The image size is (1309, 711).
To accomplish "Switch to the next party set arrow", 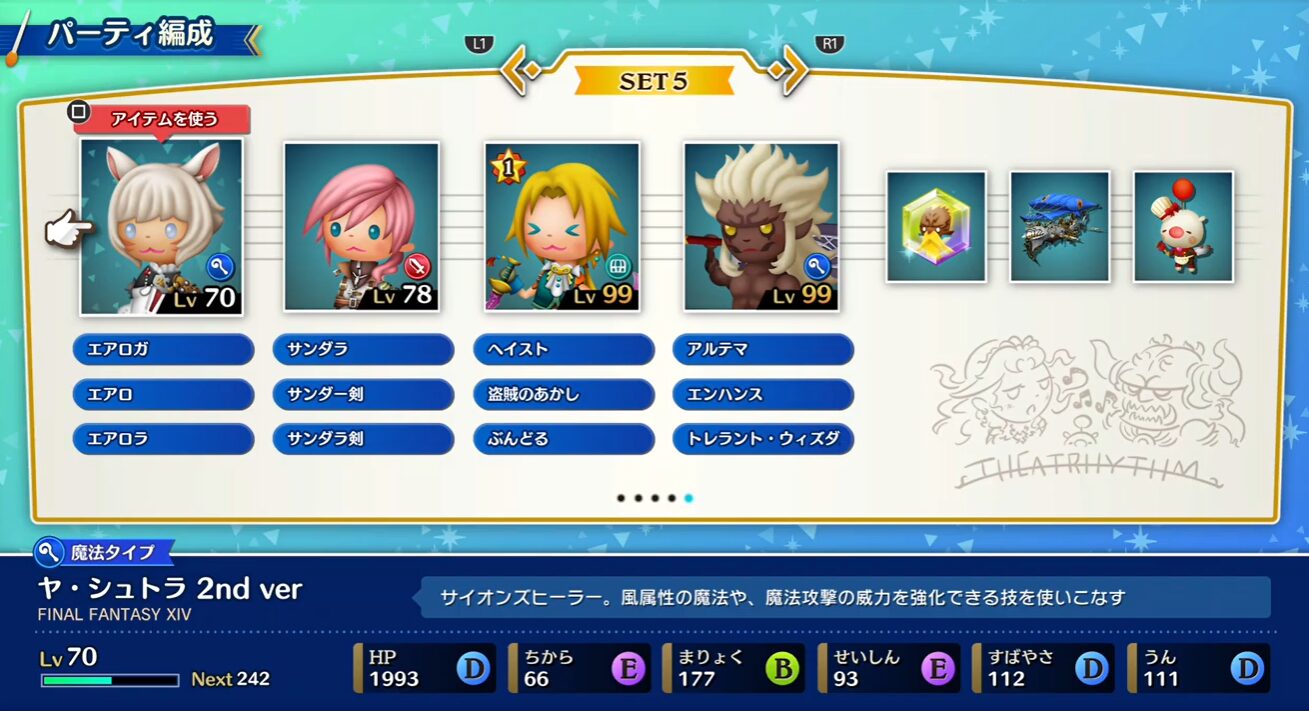I will (x=791, y=71).
